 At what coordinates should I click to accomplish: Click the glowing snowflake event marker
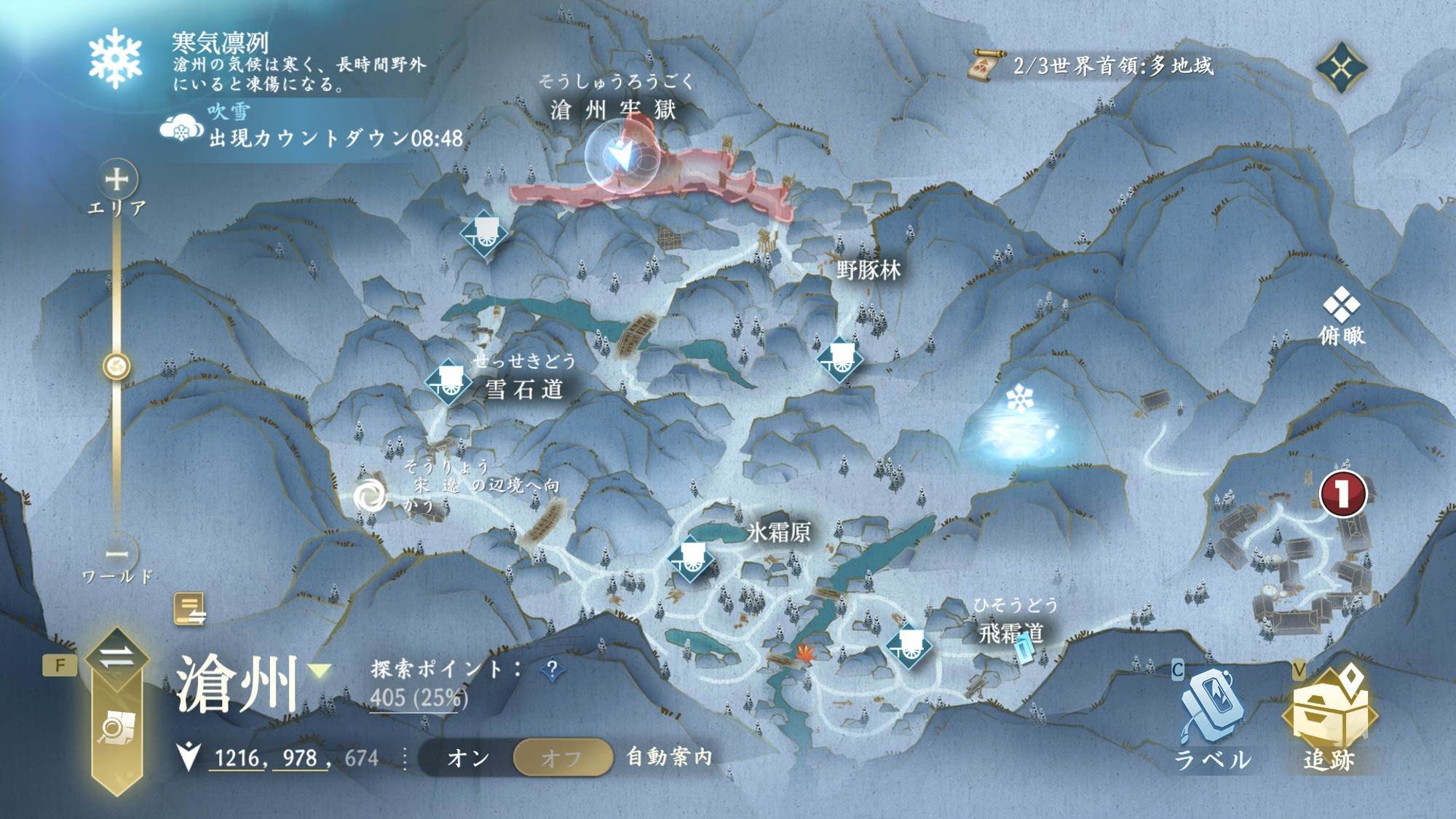coord(1019,400)
